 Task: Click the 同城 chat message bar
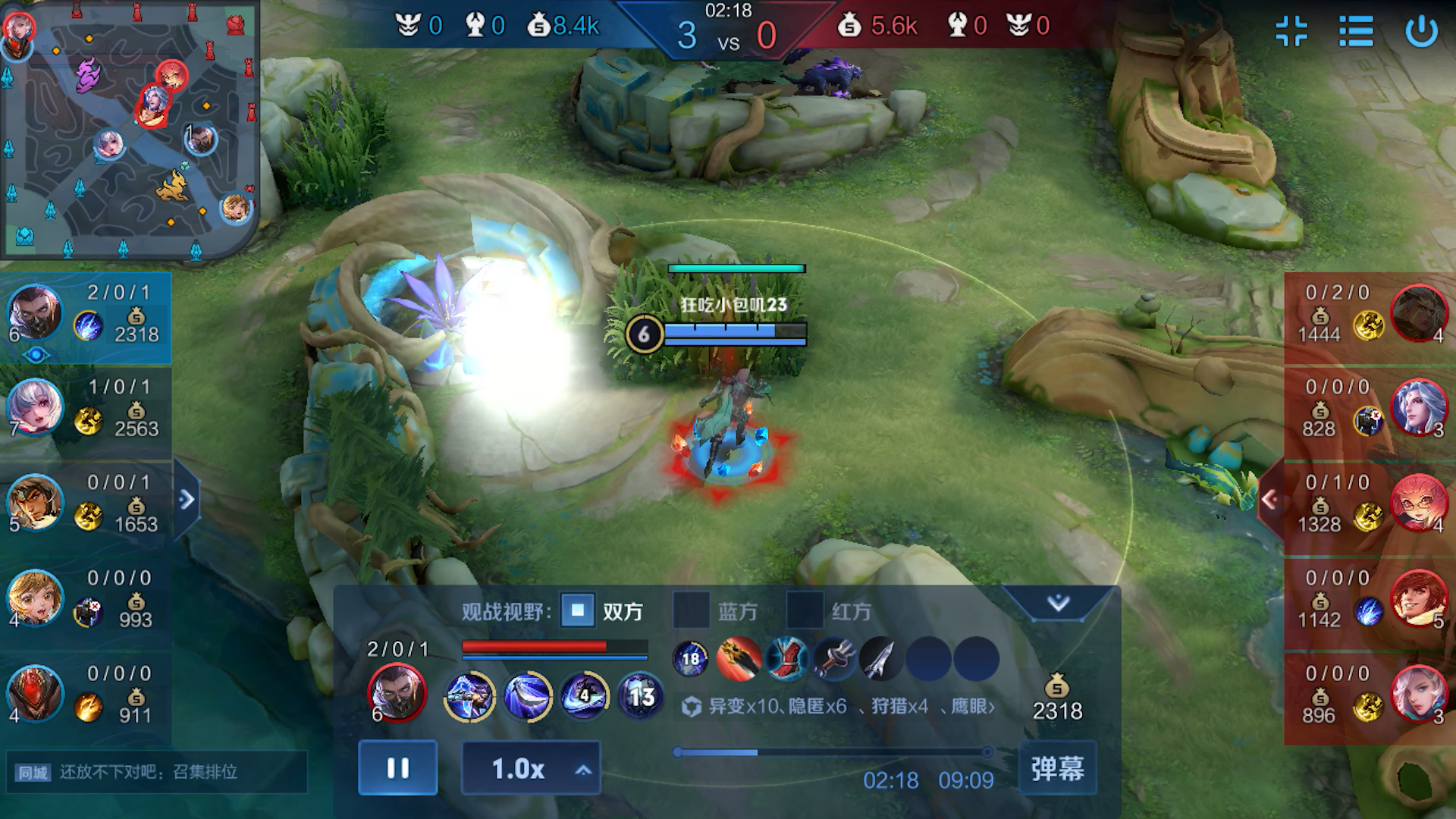pos(156,772)
